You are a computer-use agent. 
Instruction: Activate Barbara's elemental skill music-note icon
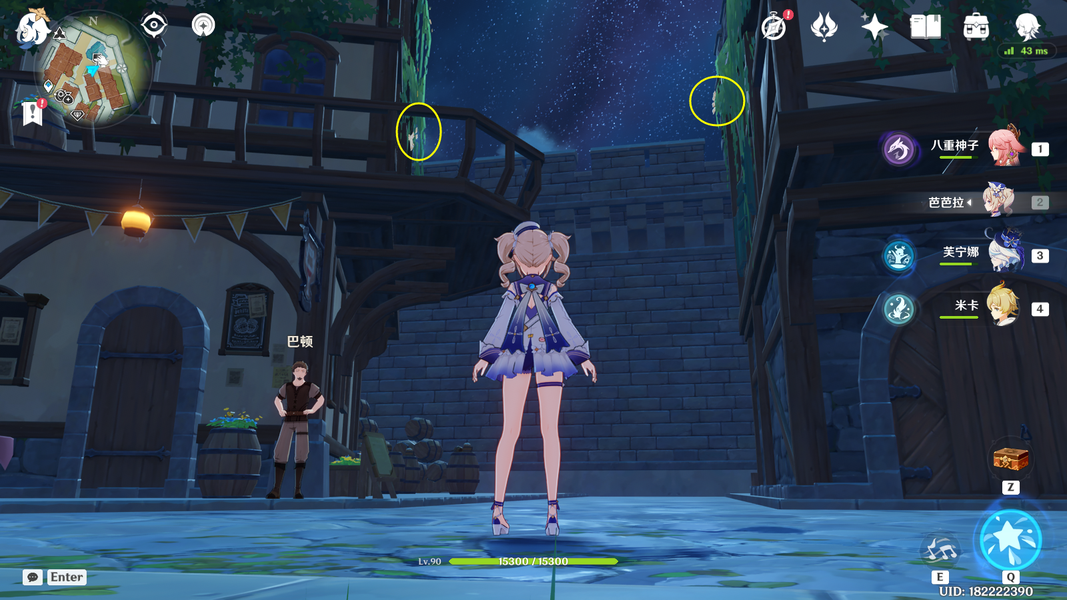click(x=940, y=548)
